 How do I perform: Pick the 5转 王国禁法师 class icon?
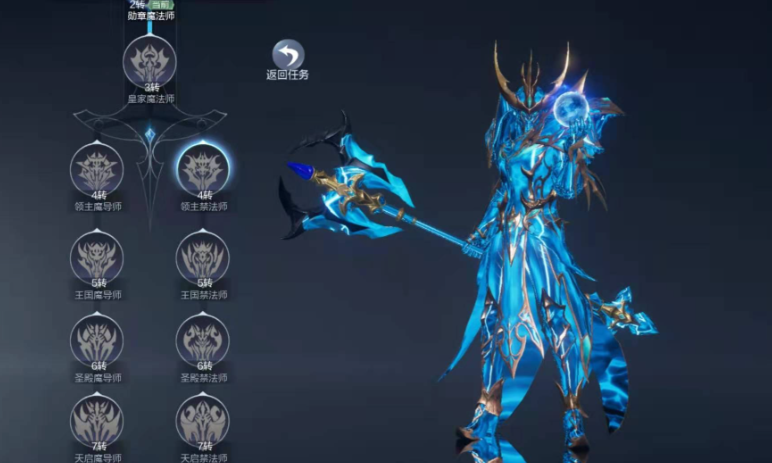(x=203, y=258)
